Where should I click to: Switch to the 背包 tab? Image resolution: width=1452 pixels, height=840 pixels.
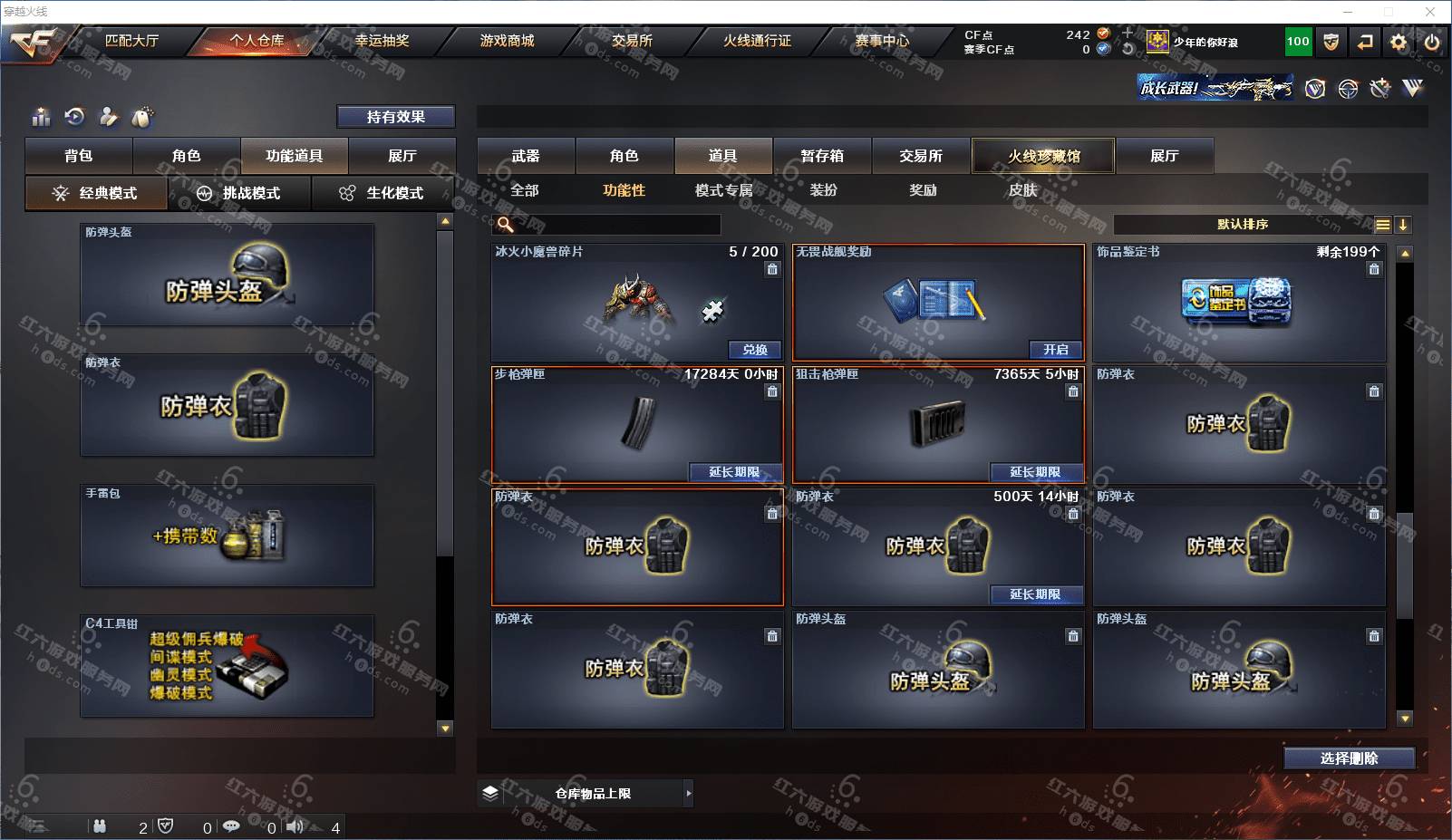pos(79,156)
